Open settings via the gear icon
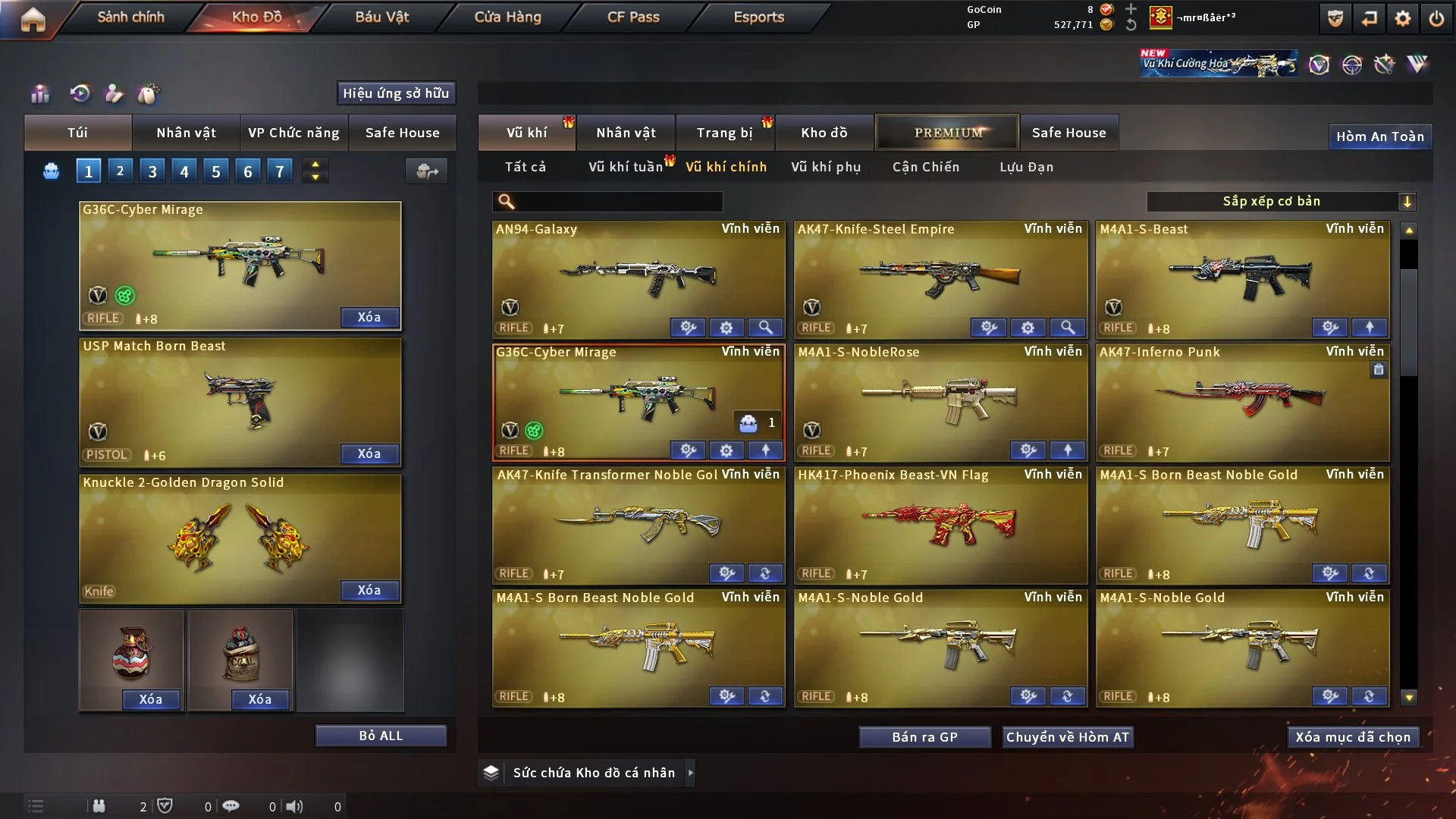Viewport: 1456px width, 819px height. (x=1403, y=18)
